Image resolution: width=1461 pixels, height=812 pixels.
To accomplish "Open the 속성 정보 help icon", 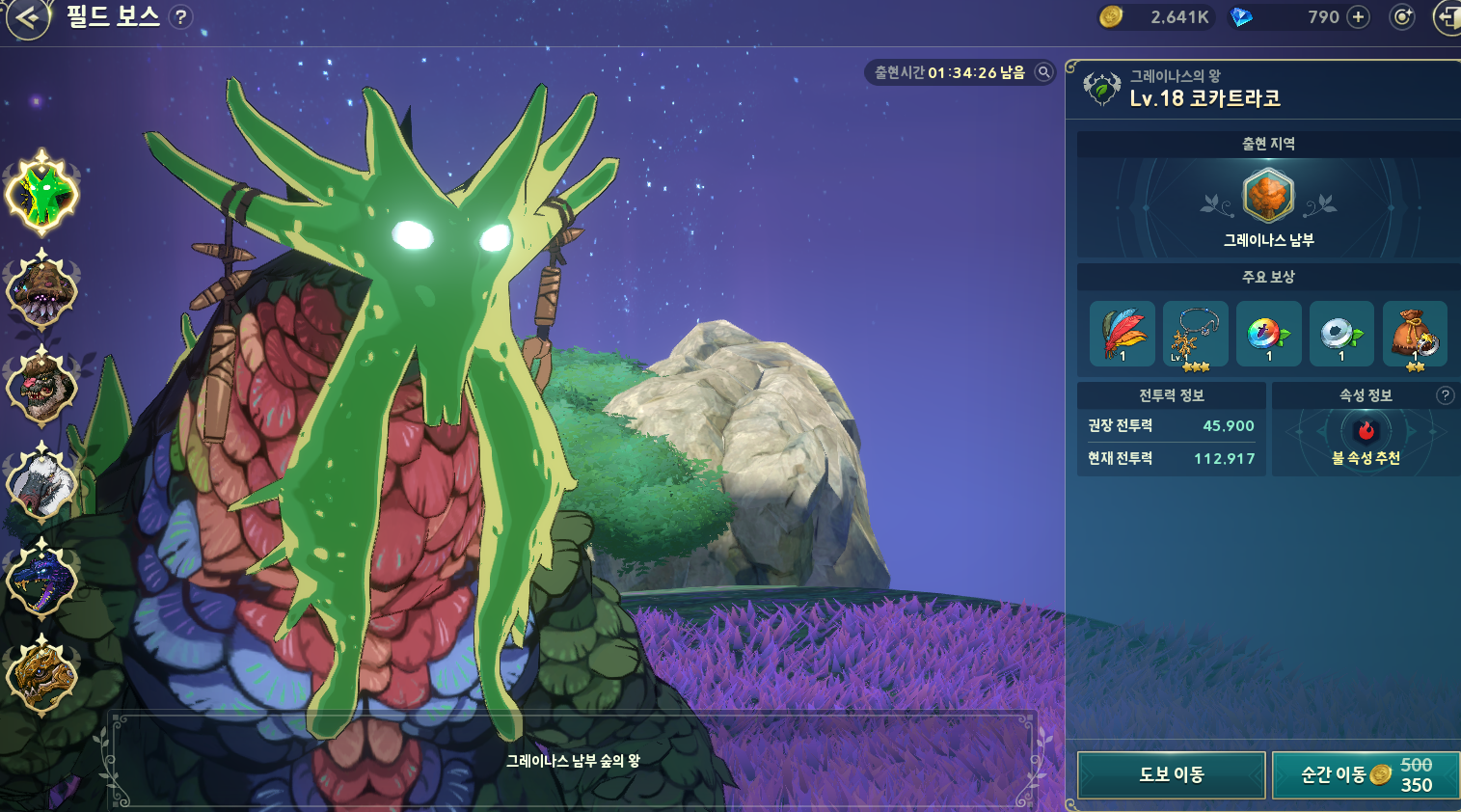I will 1445,395.
